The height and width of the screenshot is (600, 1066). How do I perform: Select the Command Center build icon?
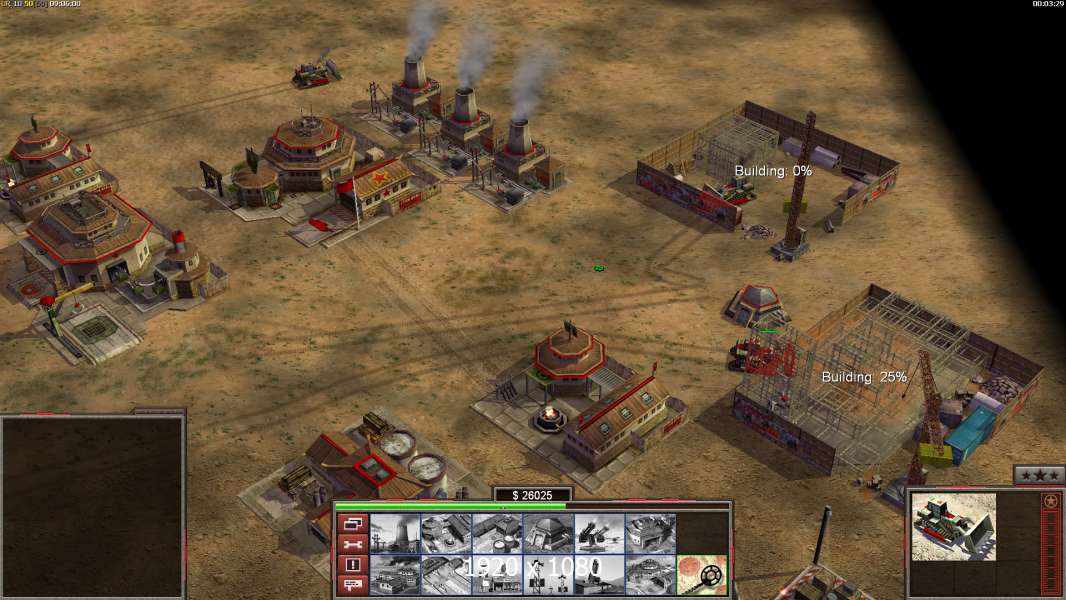click(x=651, y=574)
